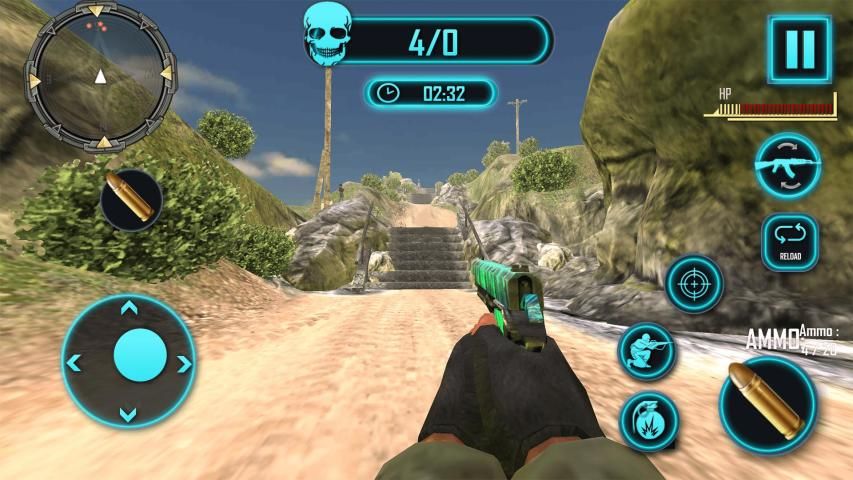Activate the crosshair aim button
This screenshot has height=480, width=853.
[694, 285]
